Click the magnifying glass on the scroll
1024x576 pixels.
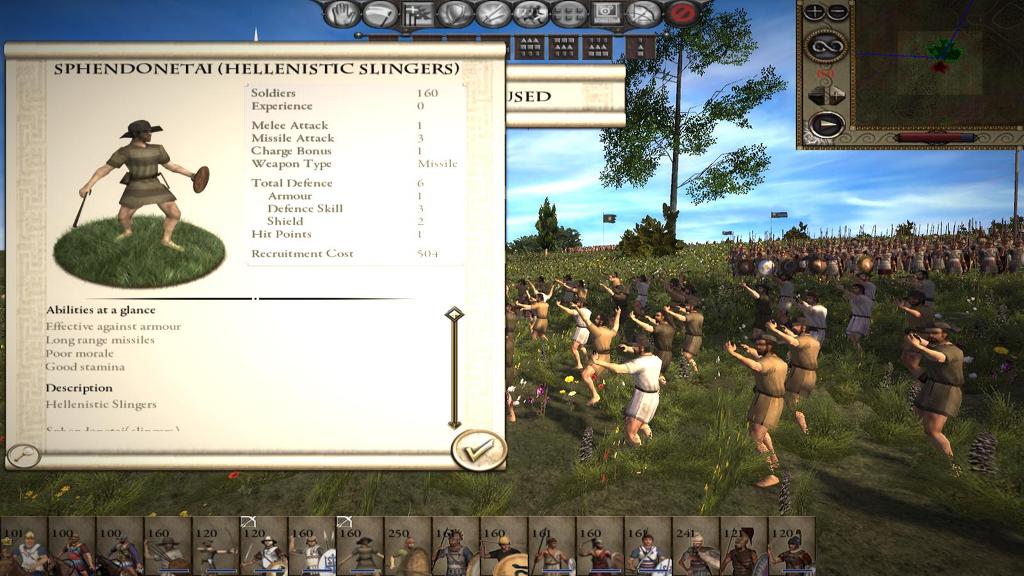tap(22, 456)
